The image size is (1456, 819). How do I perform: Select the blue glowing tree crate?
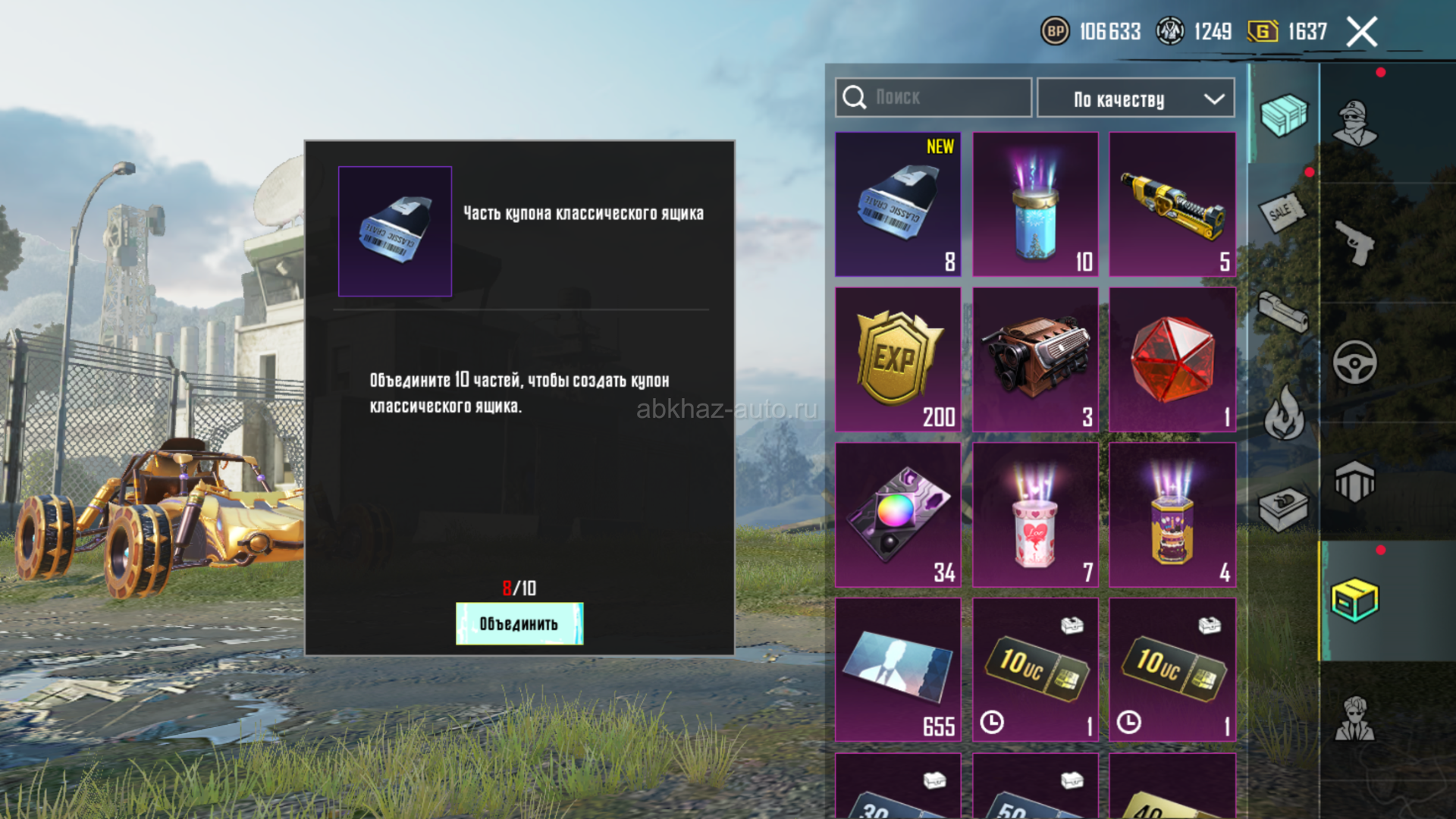(1035, 204)
